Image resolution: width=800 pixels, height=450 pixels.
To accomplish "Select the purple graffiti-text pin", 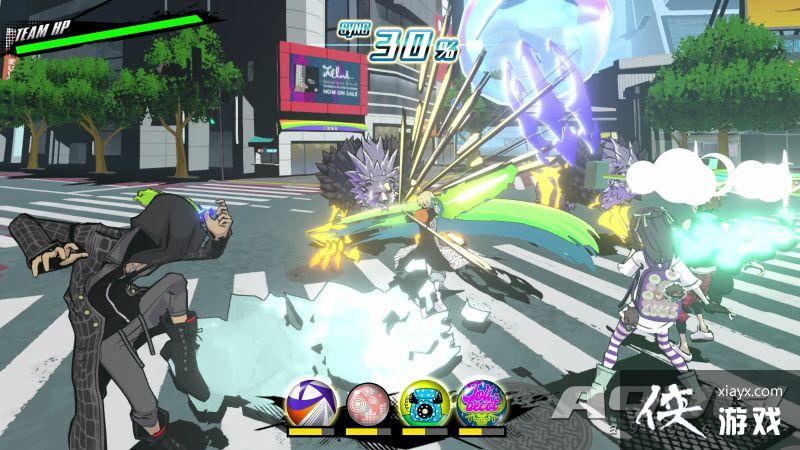I will click(480, 406).
